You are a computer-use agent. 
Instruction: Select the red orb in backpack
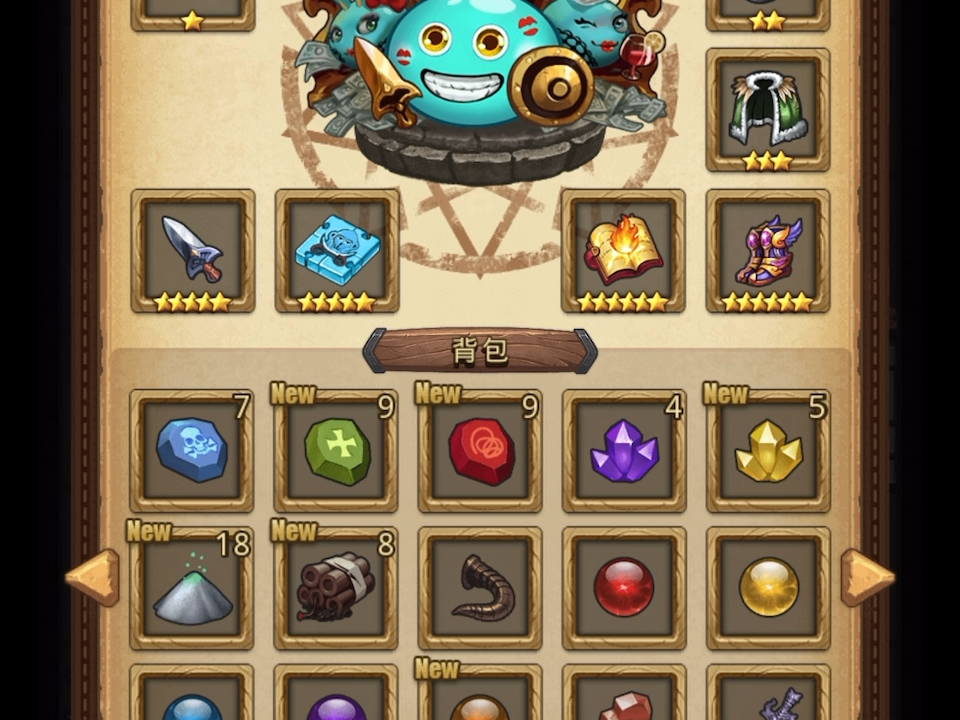tap(624, 589)
